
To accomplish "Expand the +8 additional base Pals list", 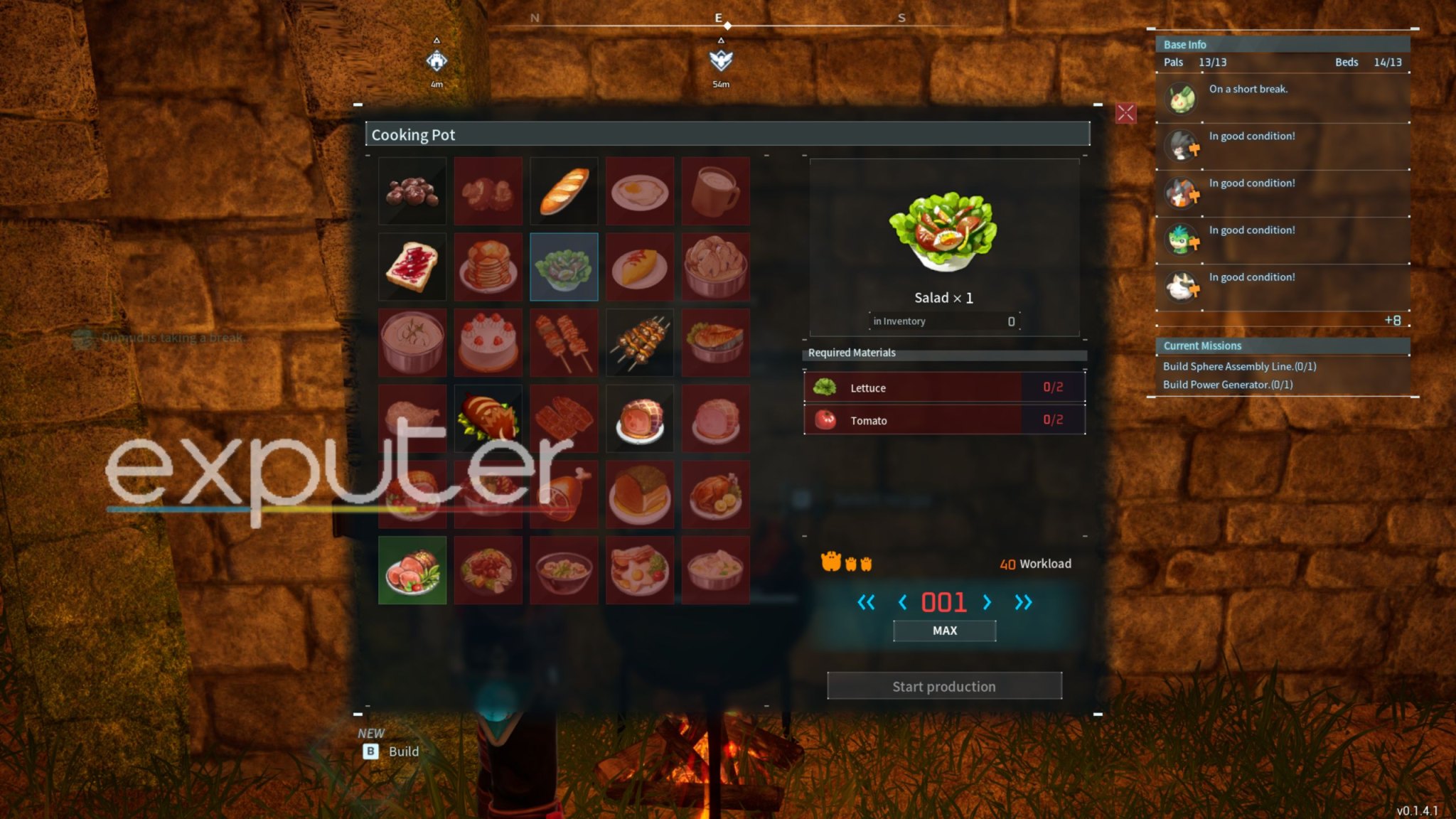I will [x=1392, y=321].
